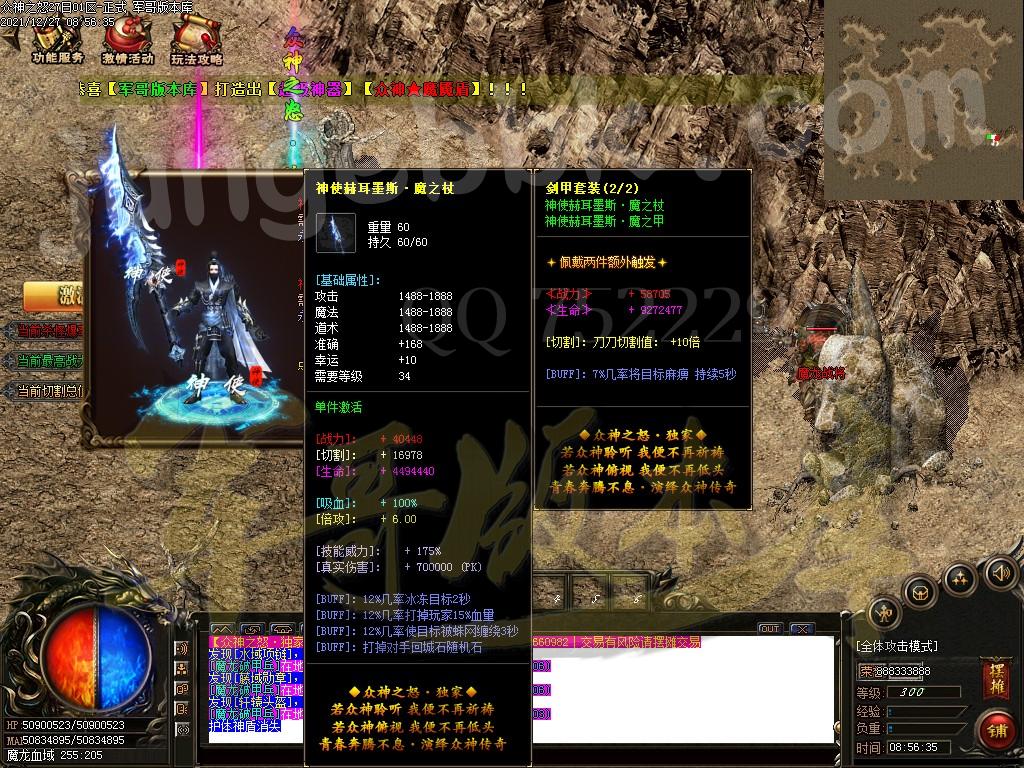Select the 当前最高战力 tracker entry
This screenshot has height=768, width=1024.
click(x=50, y=360)
